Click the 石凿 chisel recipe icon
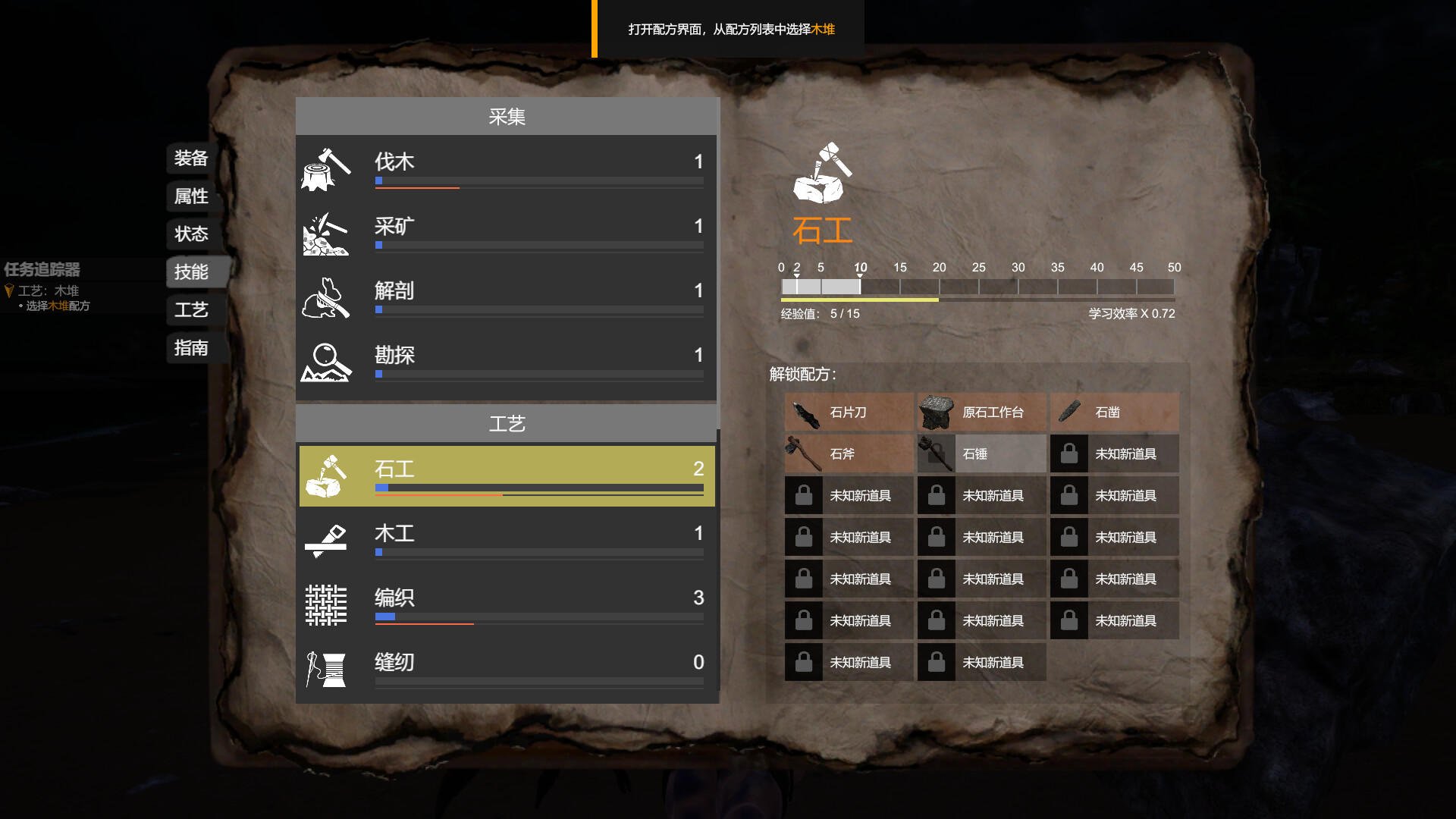This screenshot has width=1456, height=819. coord(1069,412)
